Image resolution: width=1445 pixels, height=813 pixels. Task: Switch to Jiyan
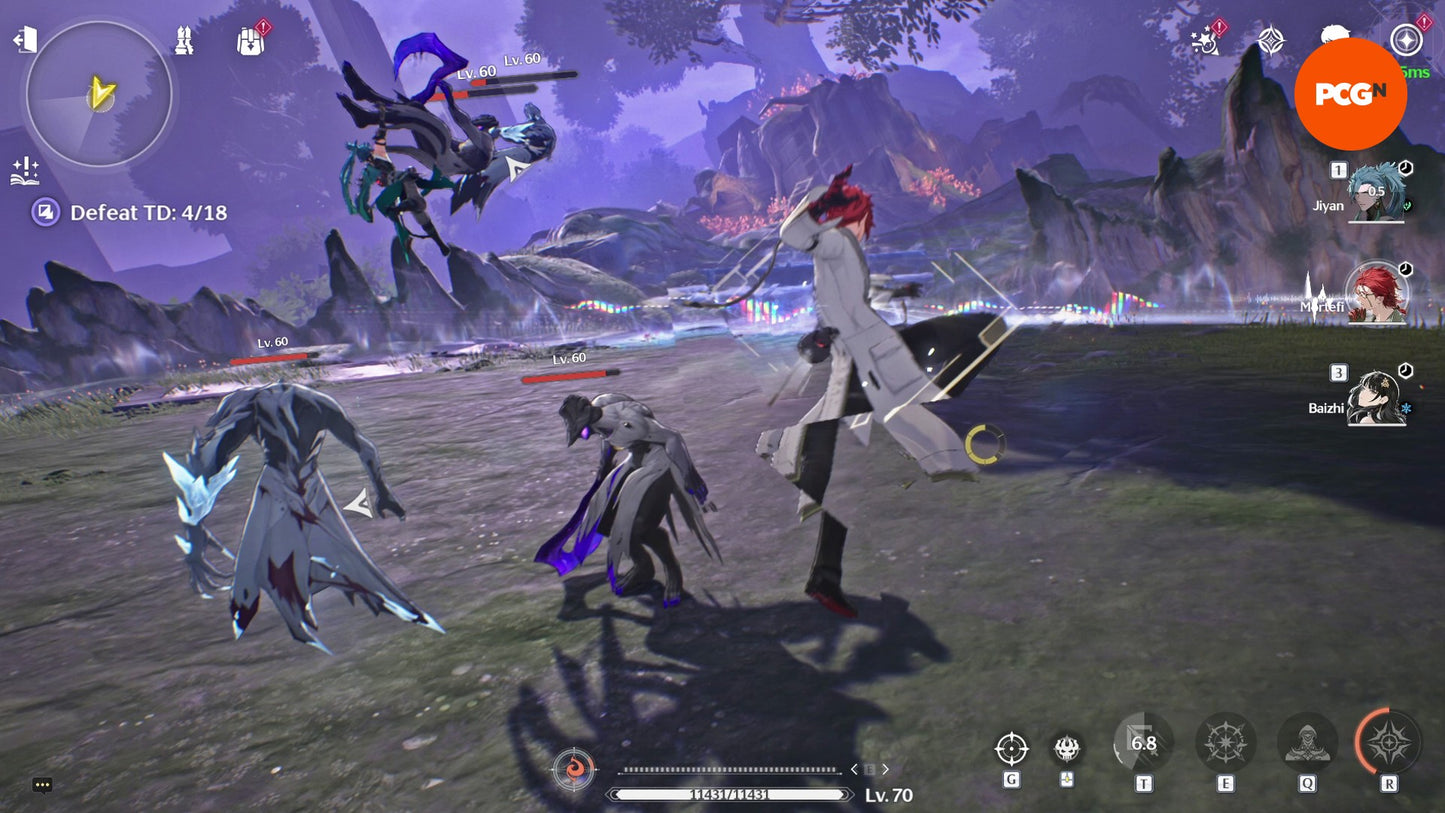[x=1377, y=192]
